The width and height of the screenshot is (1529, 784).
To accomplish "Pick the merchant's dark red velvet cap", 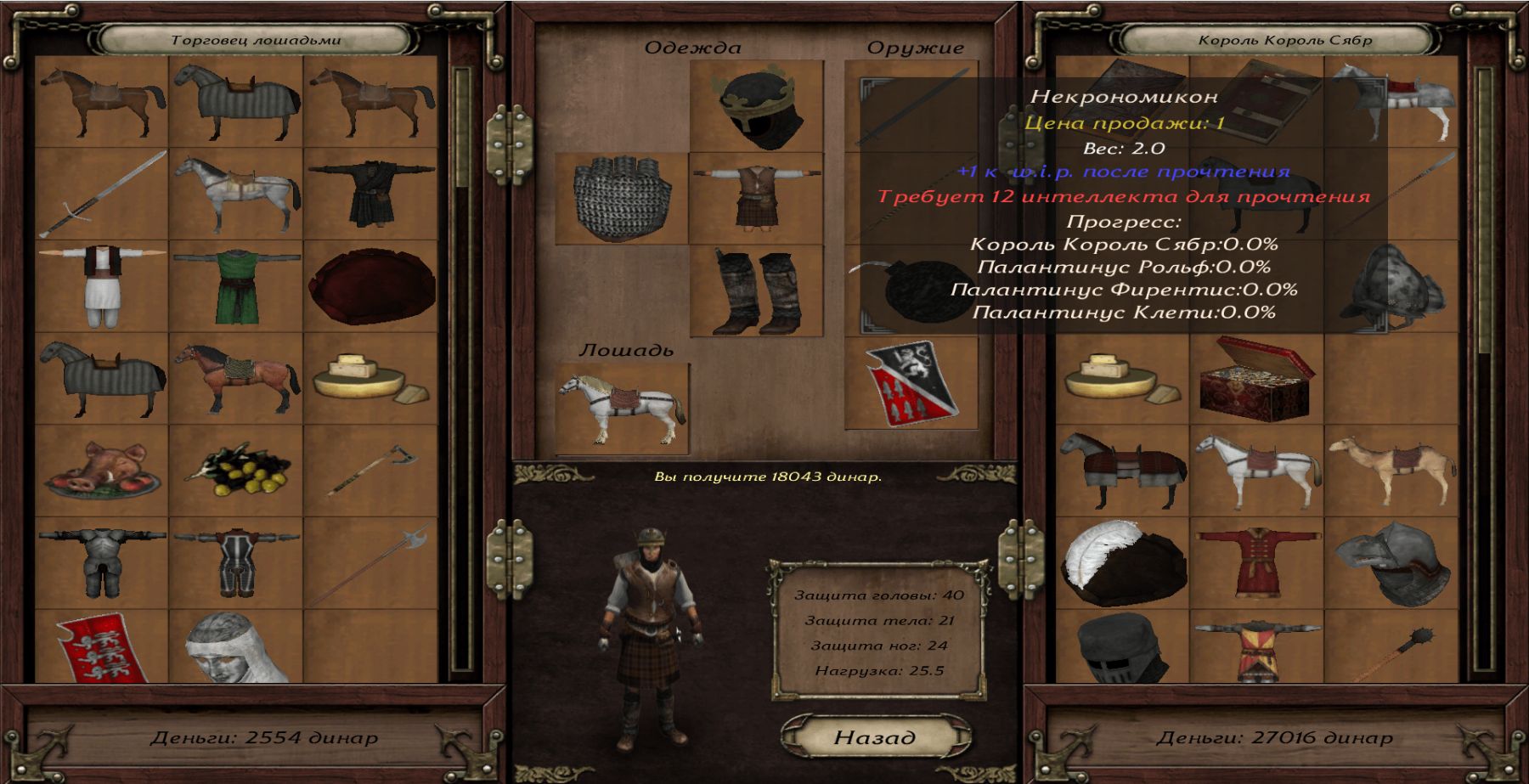I will tap(370, 287).
